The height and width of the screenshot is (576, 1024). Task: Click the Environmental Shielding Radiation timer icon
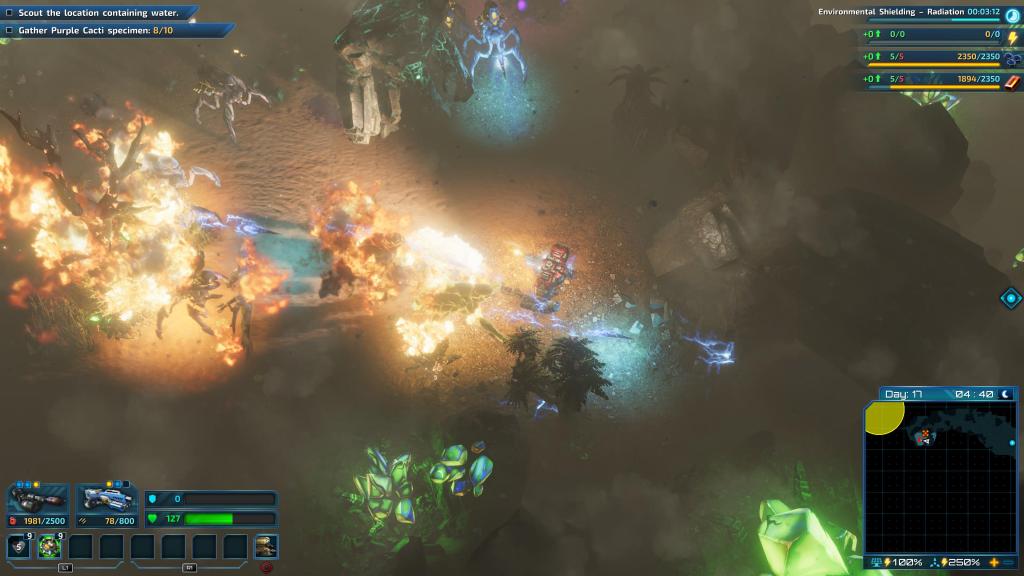[x=1012, y=15]
